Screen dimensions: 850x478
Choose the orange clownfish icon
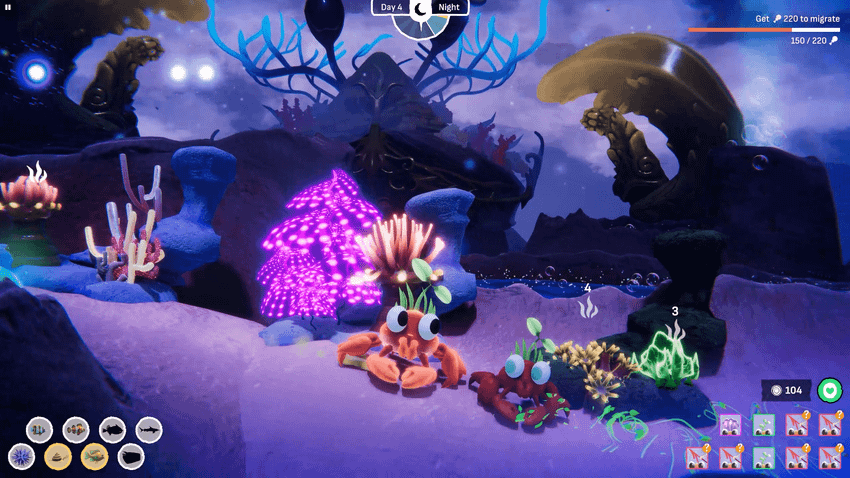76,429
